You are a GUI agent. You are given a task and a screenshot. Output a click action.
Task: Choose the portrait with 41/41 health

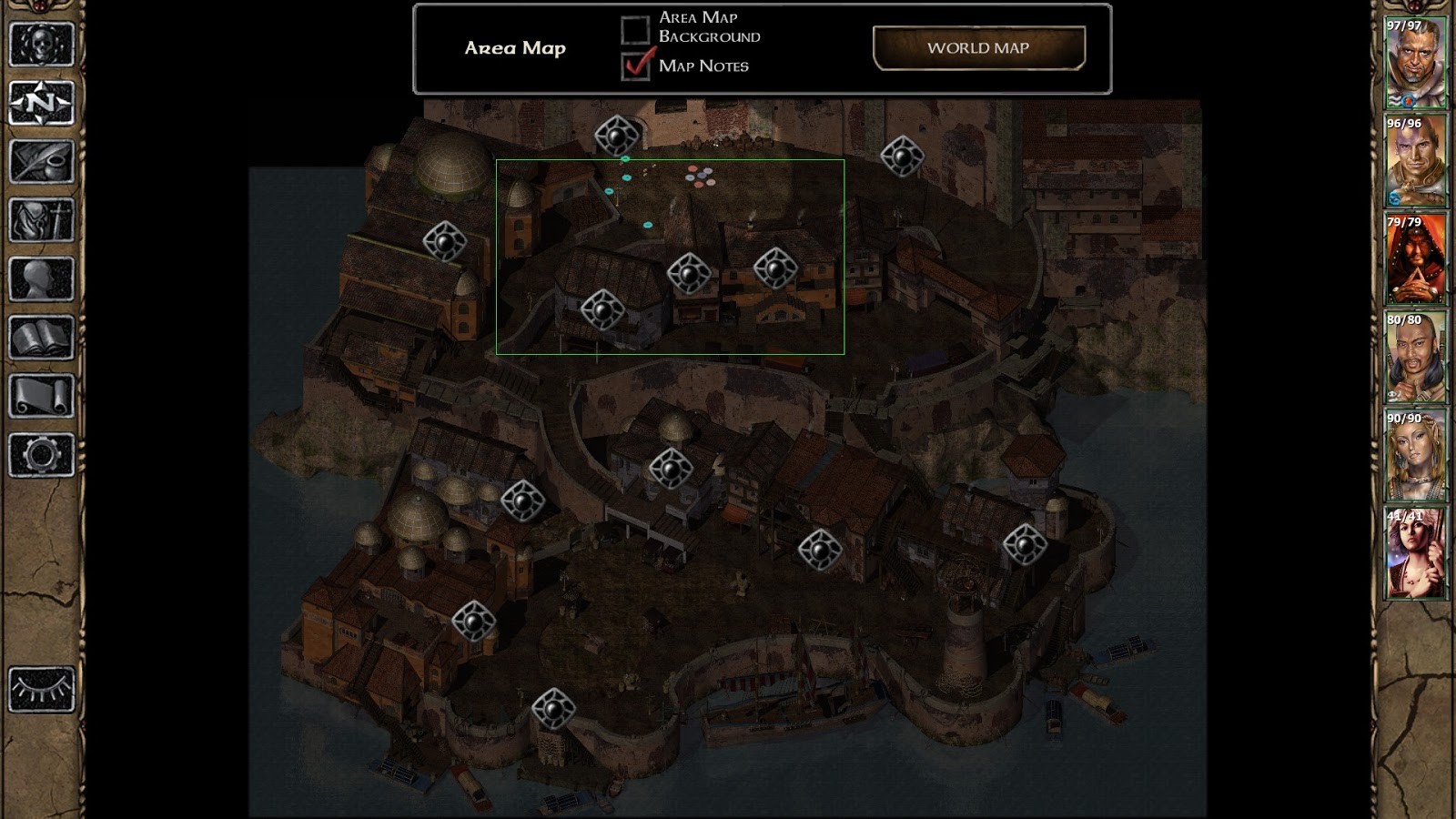pyautogui.click(x=1415, y=554)
